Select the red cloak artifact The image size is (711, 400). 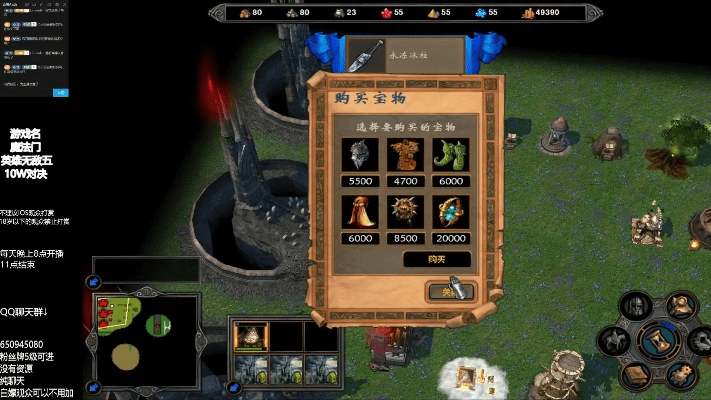coord(360,212)
